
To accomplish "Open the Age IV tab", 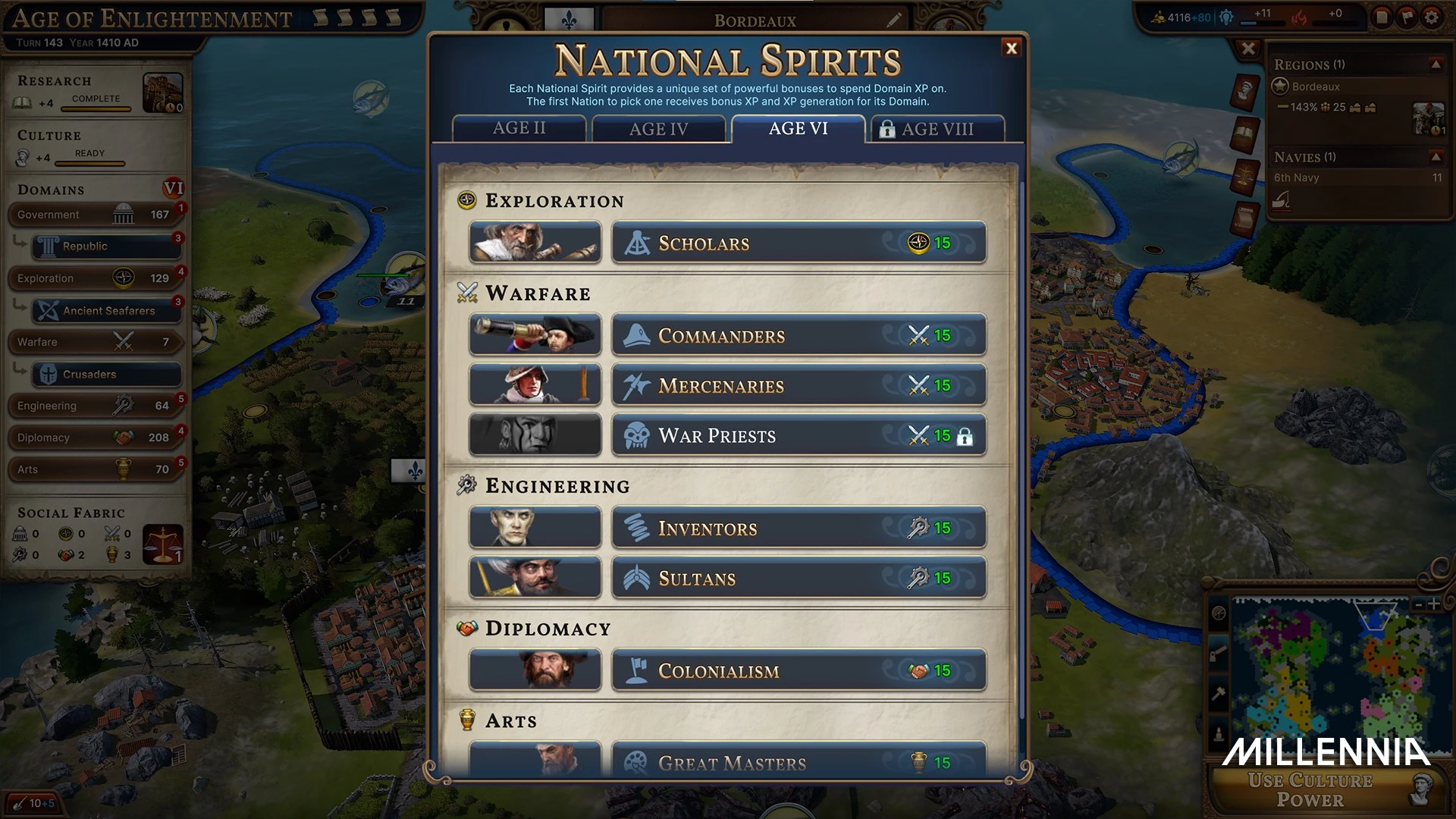I will click(x=658, y=129).
